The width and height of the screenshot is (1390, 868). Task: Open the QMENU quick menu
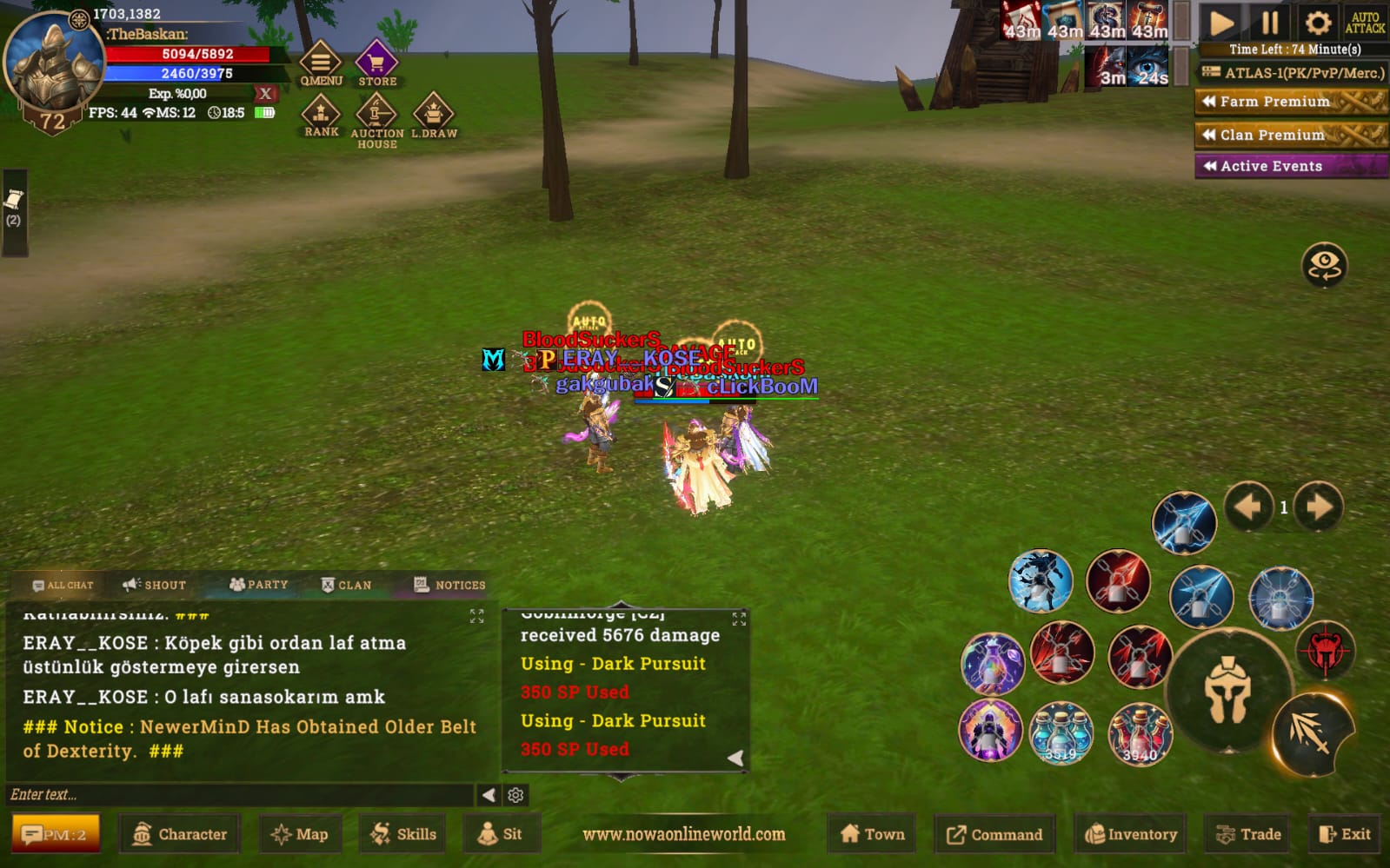point(321,63)
